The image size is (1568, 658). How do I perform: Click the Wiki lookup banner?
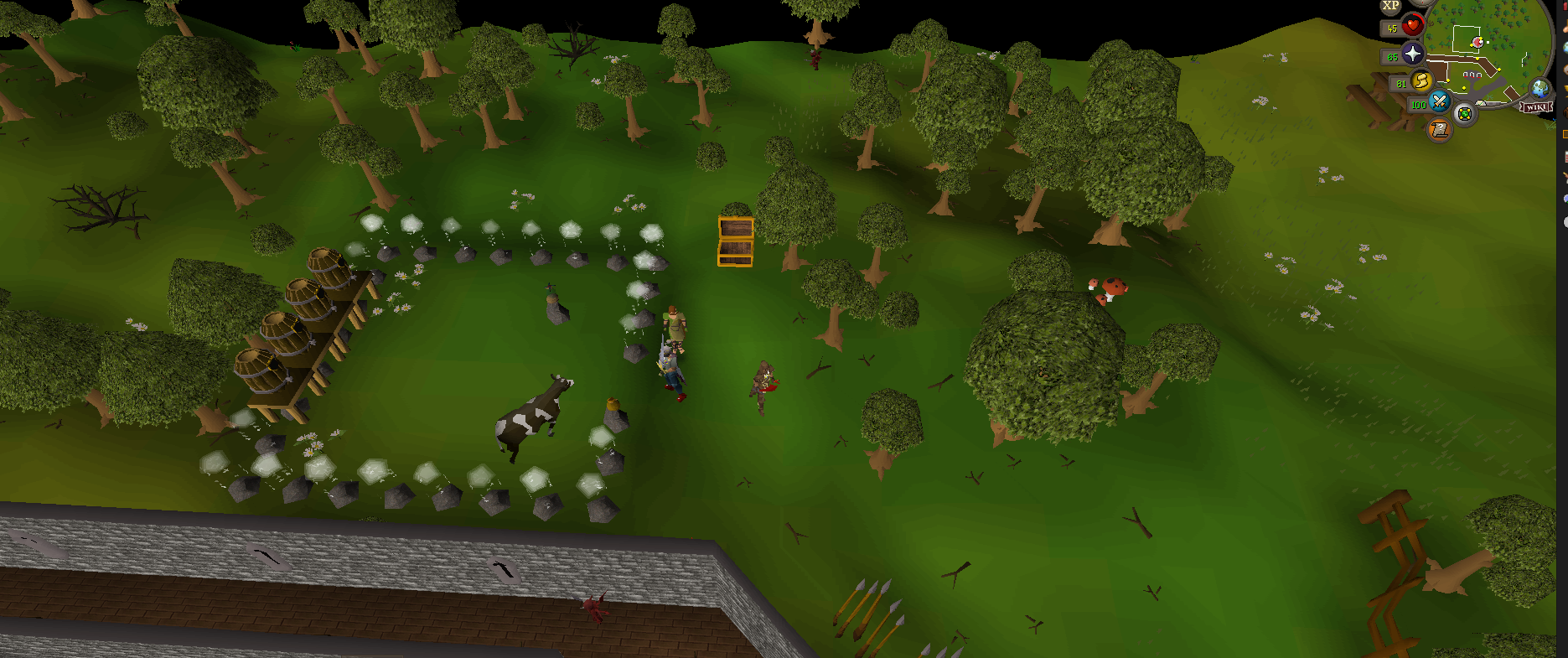tap(1537, 107)
